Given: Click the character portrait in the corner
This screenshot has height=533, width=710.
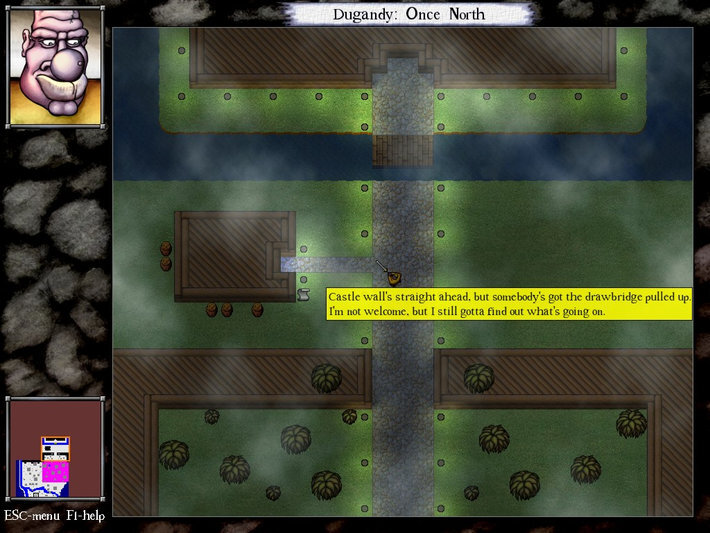Looking at the screenshot, I should click(55, 66).
